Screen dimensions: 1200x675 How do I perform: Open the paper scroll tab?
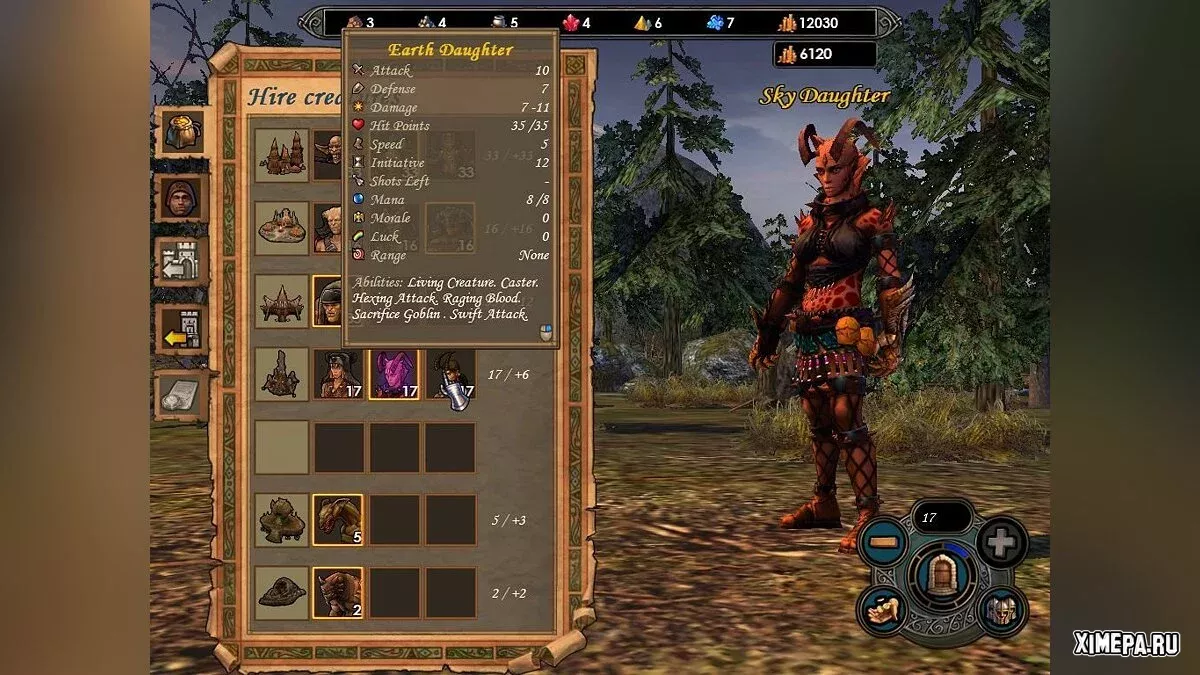[x=182, y=395]
